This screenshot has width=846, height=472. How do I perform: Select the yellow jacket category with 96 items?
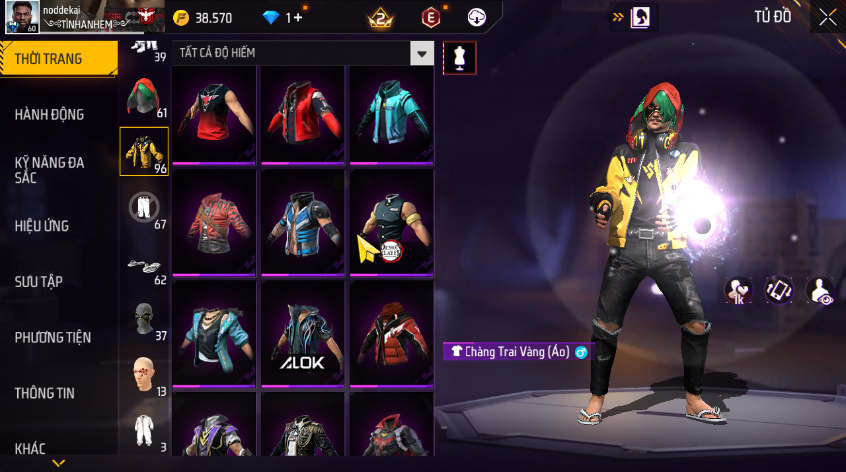point(144,151)
